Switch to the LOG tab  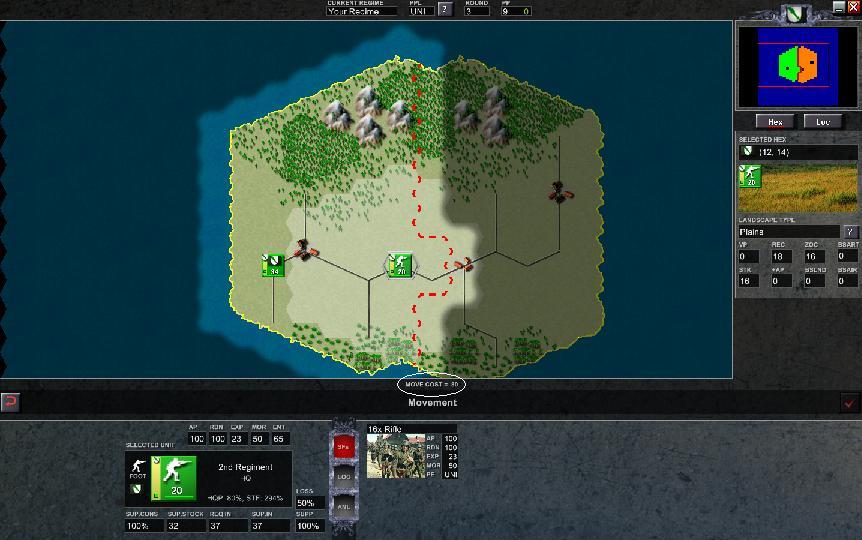pos(343,477)
